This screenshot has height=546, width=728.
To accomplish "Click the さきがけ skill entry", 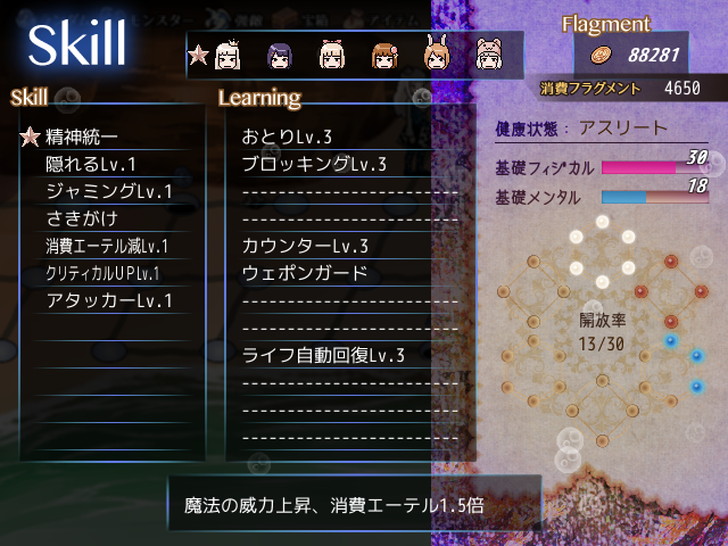I will (x=83, y=218).
